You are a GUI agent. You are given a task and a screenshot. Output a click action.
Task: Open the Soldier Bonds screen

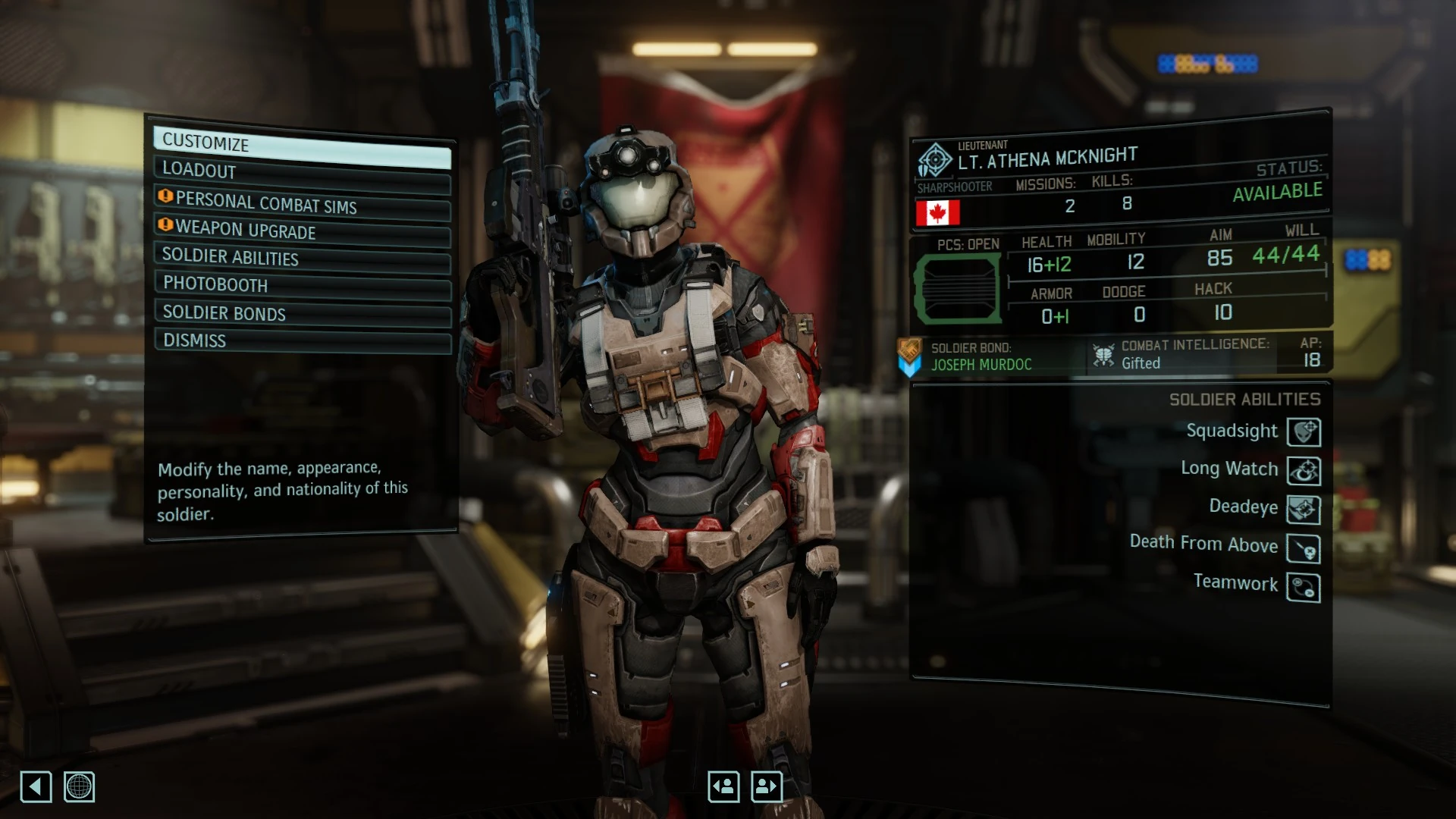[302, 313]
